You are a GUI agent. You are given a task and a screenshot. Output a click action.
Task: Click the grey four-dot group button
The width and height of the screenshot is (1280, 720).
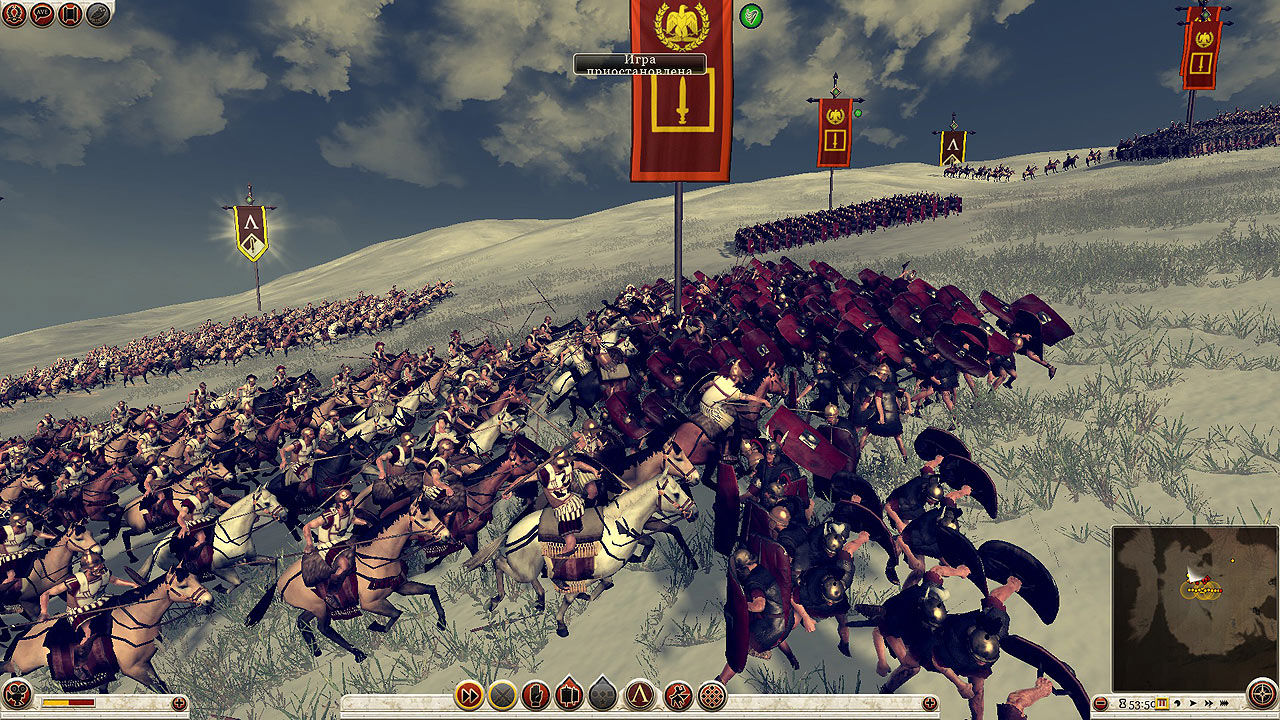(603, 694)
